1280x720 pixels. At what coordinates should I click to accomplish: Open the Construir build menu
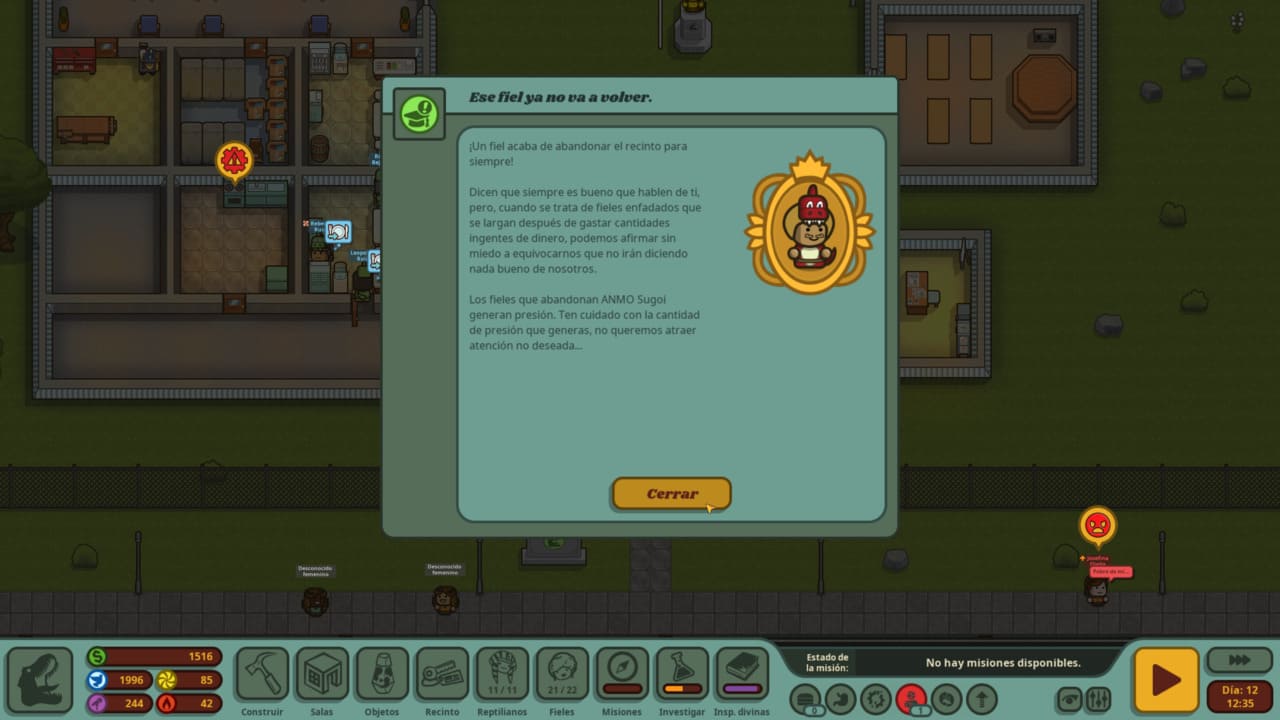coord(262,674)
